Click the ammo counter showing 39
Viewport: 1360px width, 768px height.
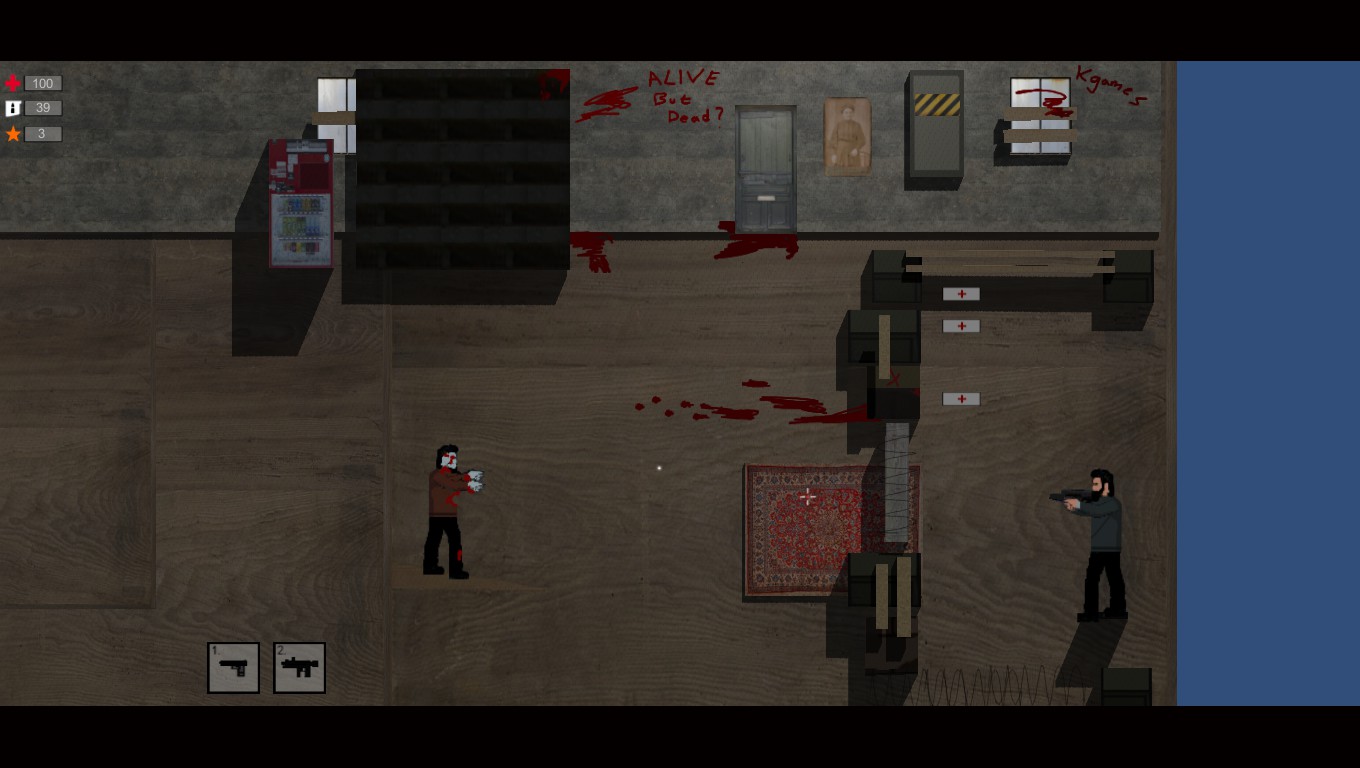pos(42,108)
